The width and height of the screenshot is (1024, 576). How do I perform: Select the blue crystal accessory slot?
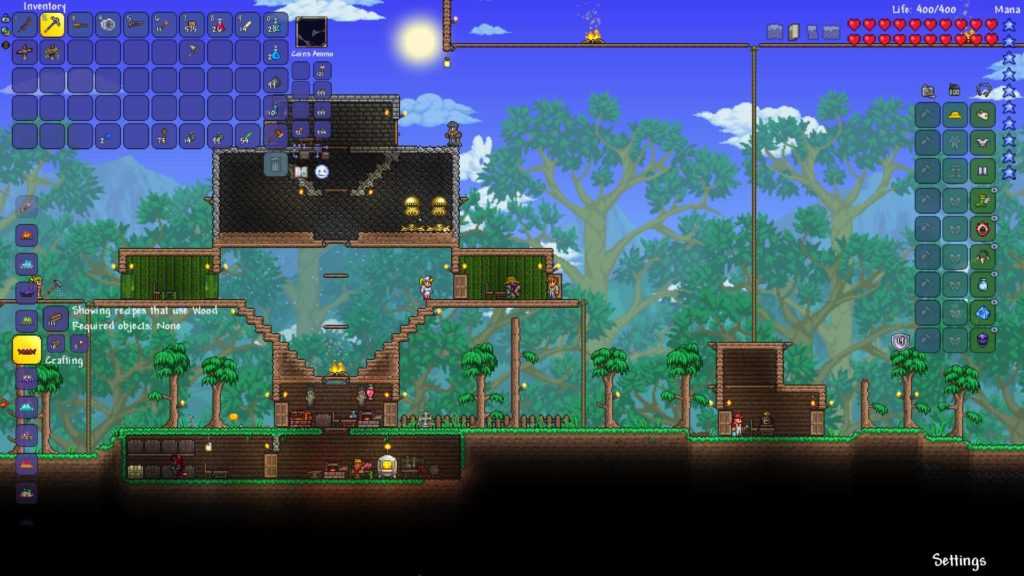pos(983,312)
